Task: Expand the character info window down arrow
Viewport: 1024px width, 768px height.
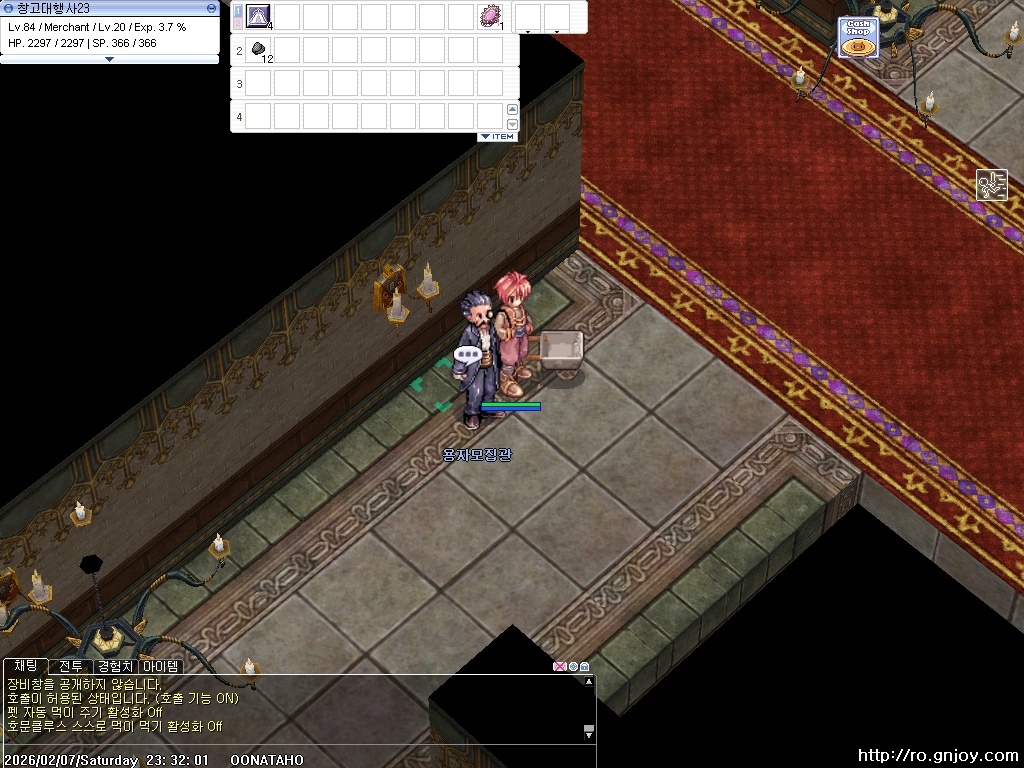Action: pos(110,59)
